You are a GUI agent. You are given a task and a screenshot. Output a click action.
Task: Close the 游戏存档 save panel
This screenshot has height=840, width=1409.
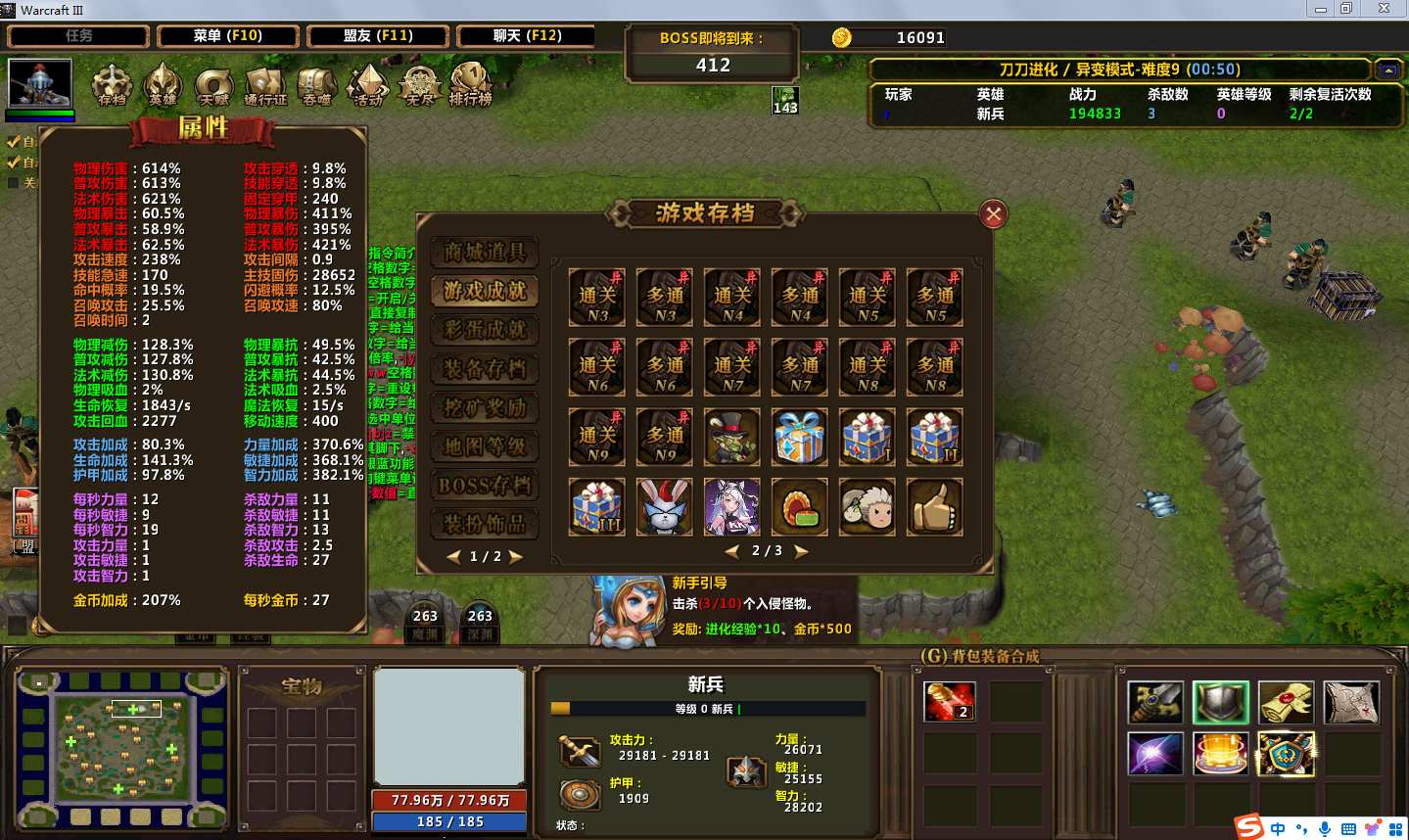[993, 214]
